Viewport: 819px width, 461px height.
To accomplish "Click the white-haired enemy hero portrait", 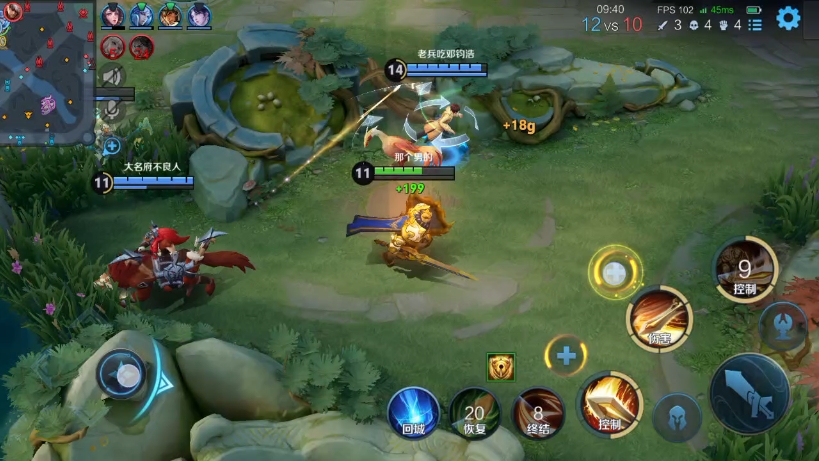I will pos(112,46).
